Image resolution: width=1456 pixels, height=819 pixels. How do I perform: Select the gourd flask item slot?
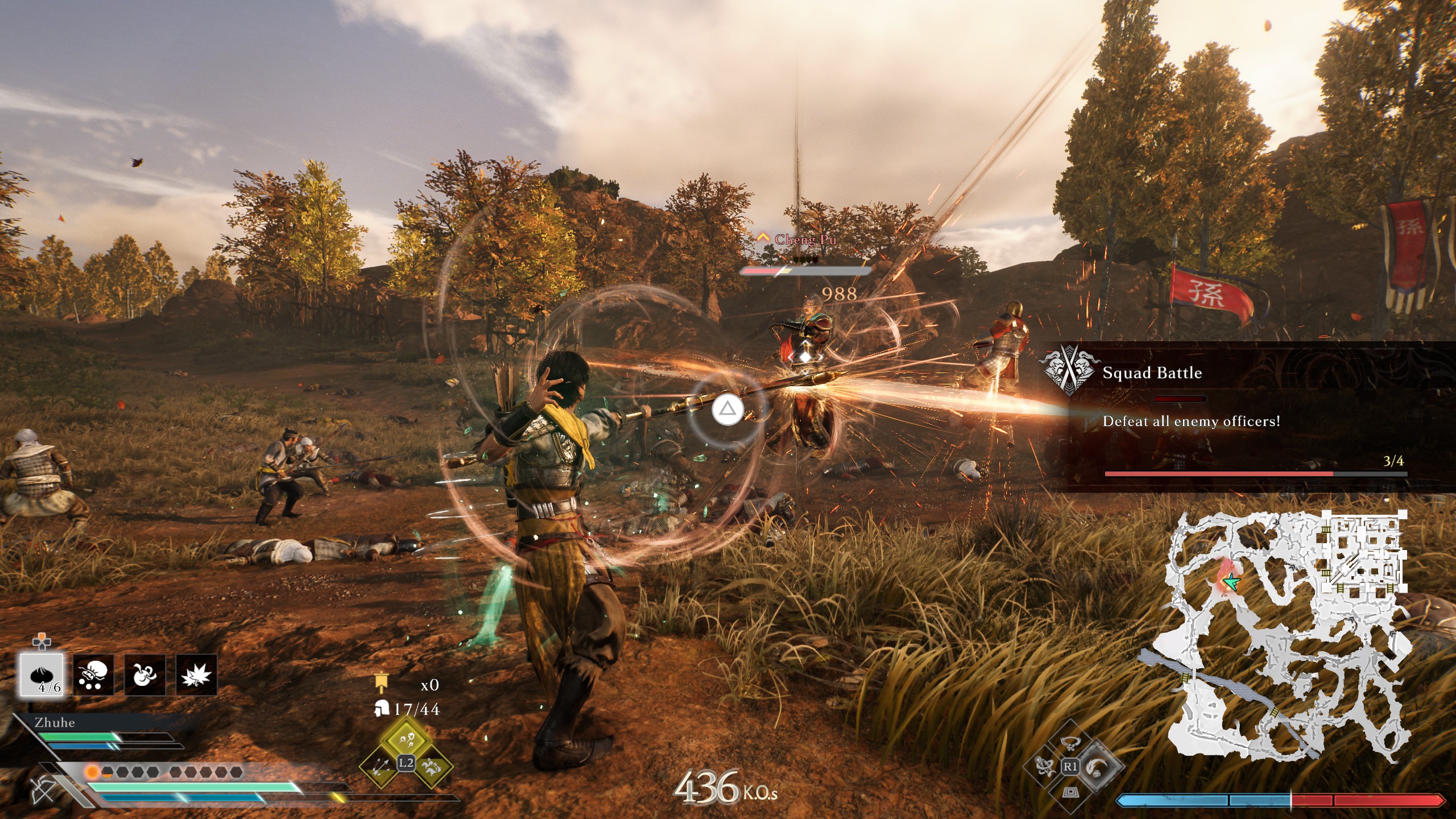point(144,675)
